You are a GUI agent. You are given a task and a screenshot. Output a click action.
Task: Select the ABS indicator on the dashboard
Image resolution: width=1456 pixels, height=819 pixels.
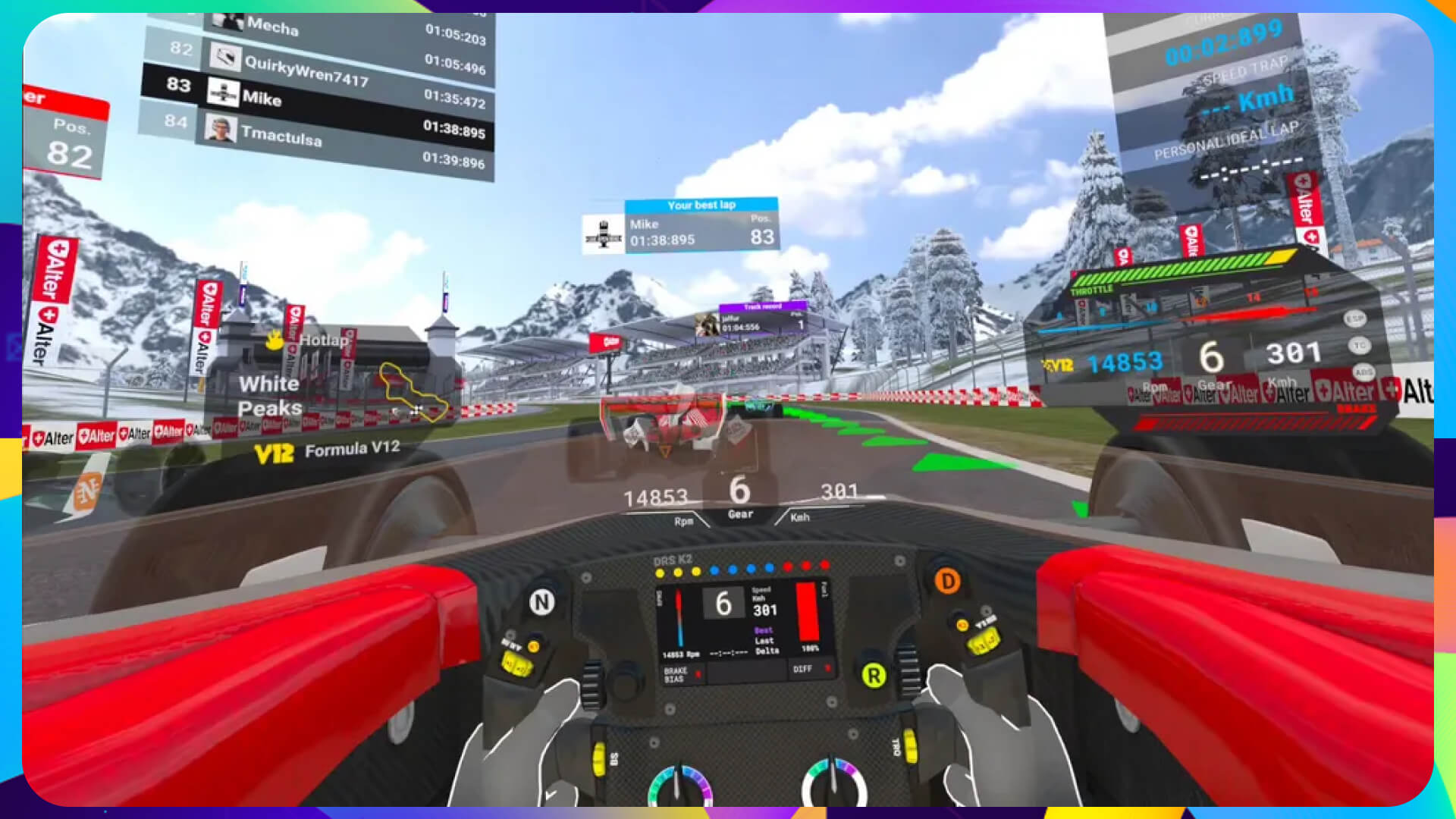(1364, 372)
